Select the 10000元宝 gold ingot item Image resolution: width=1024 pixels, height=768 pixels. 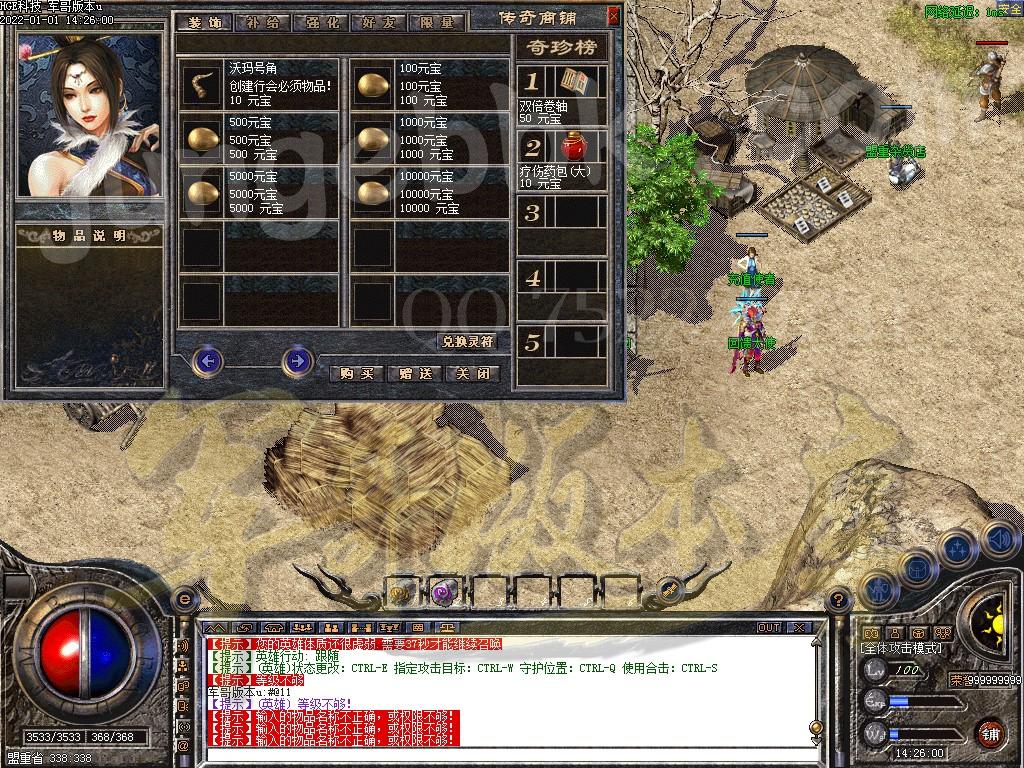(374, 192)
